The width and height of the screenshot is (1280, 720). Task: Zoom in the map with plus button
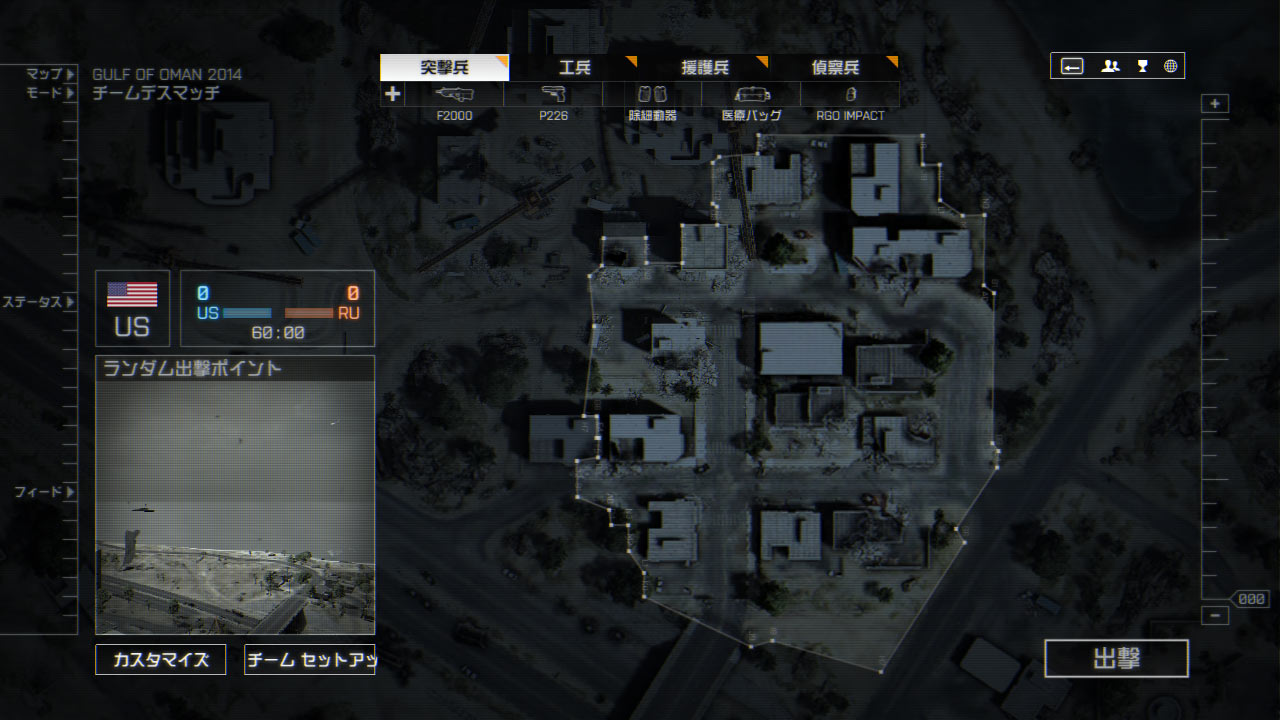point(1215,104)
